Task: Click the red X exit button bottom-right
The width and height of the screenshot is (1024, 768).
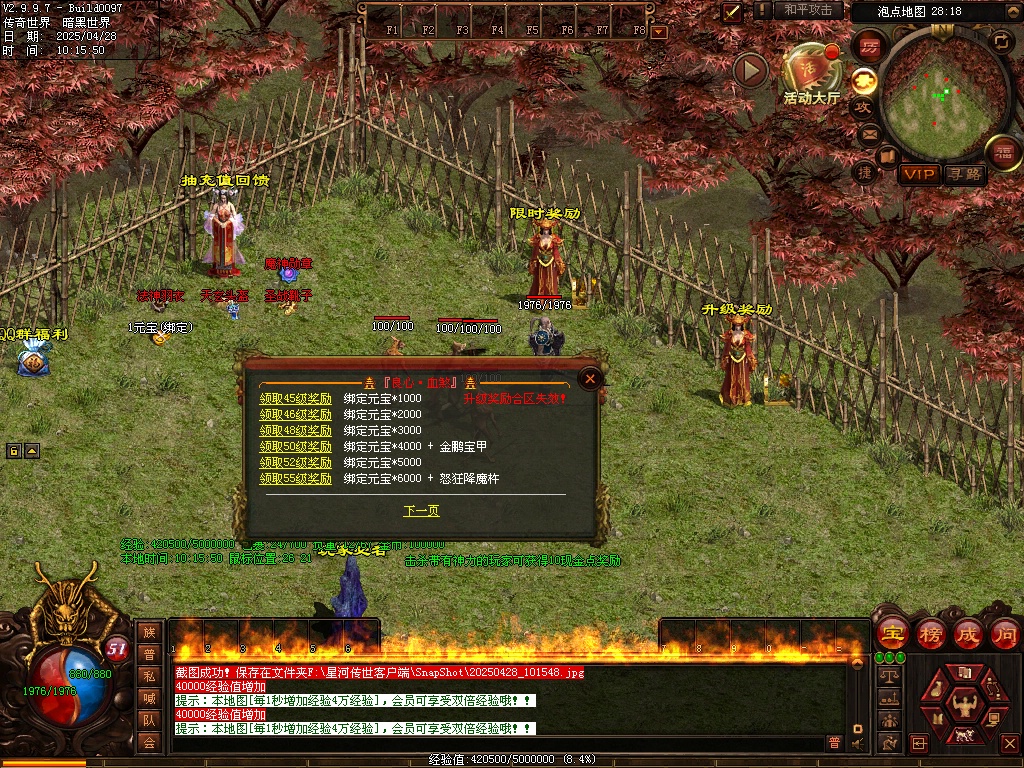Action: coord(1009,743)
